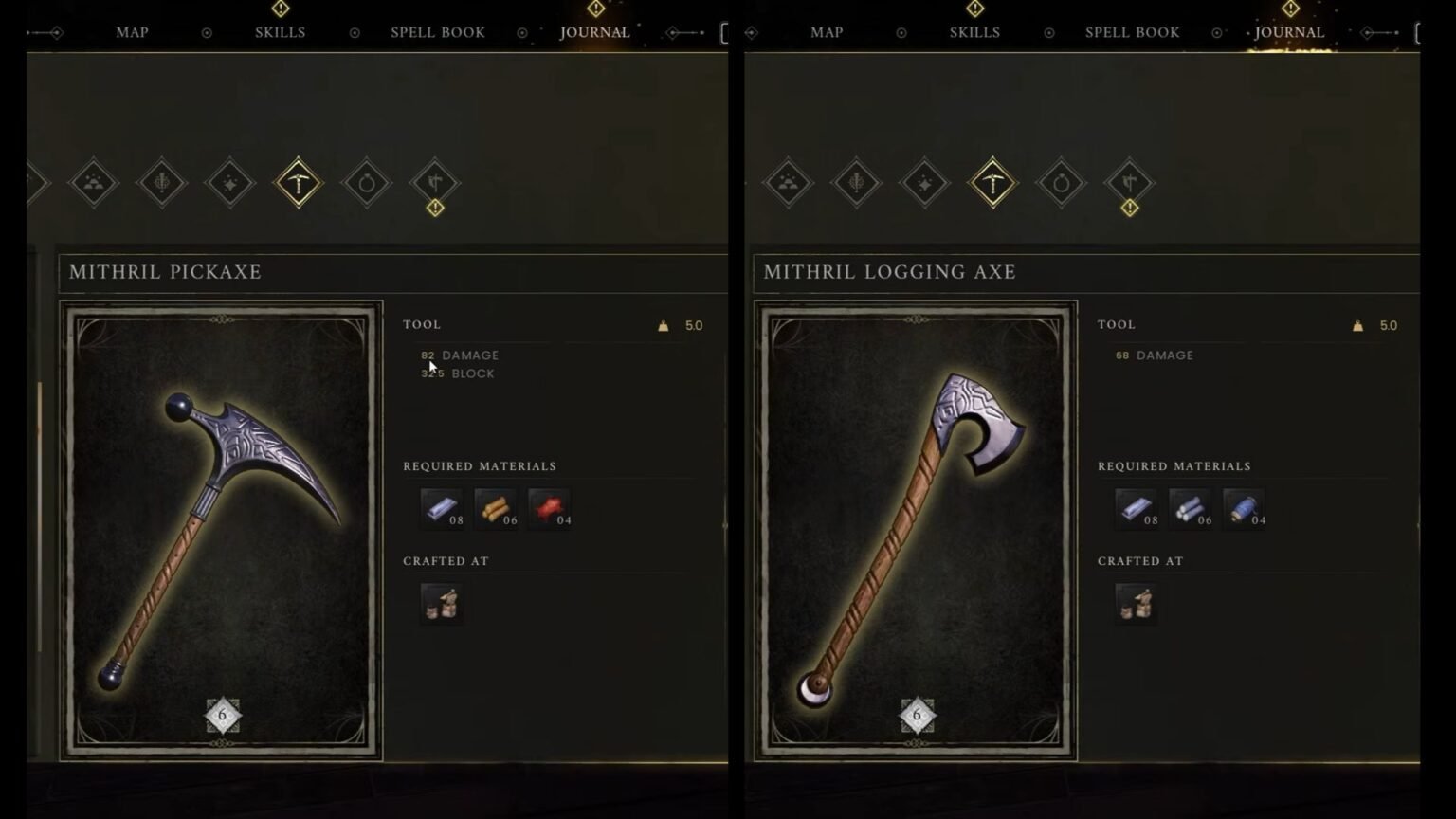The width and height of the screenshot is (1456, 819).
Task: Select the mithril ingot required for the pickaxe
Action: click(442, 509)
